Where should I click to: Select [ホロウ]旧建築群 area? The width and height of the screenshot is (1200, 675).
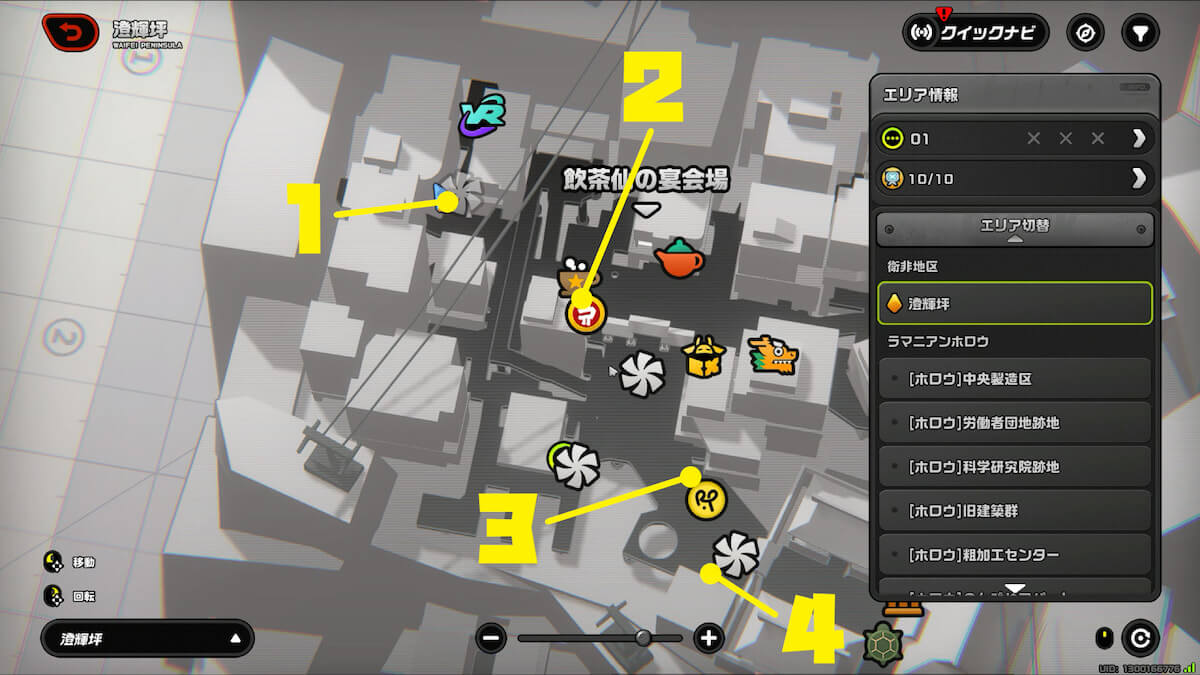[1015, 511]
